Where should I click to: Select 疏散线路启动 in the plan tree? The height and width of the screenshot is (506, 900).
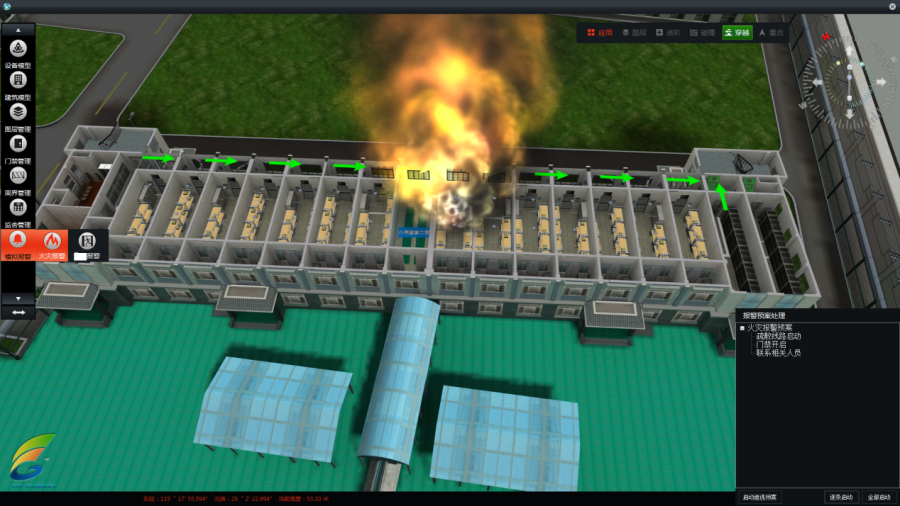778,337
